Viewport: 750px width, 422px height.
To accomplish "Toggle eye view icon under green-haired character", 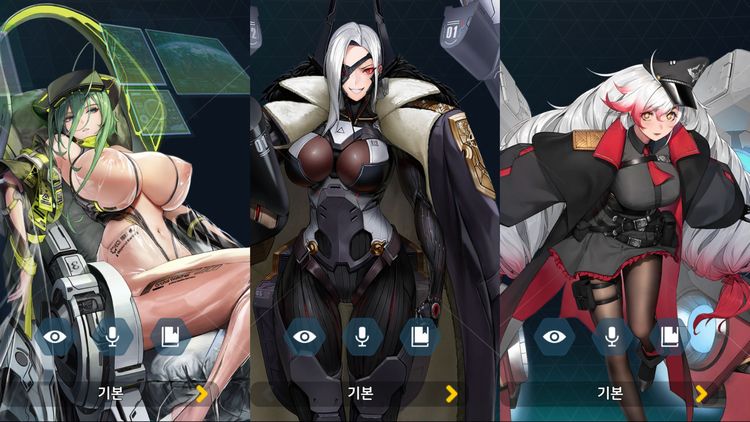I will point(55,337).
